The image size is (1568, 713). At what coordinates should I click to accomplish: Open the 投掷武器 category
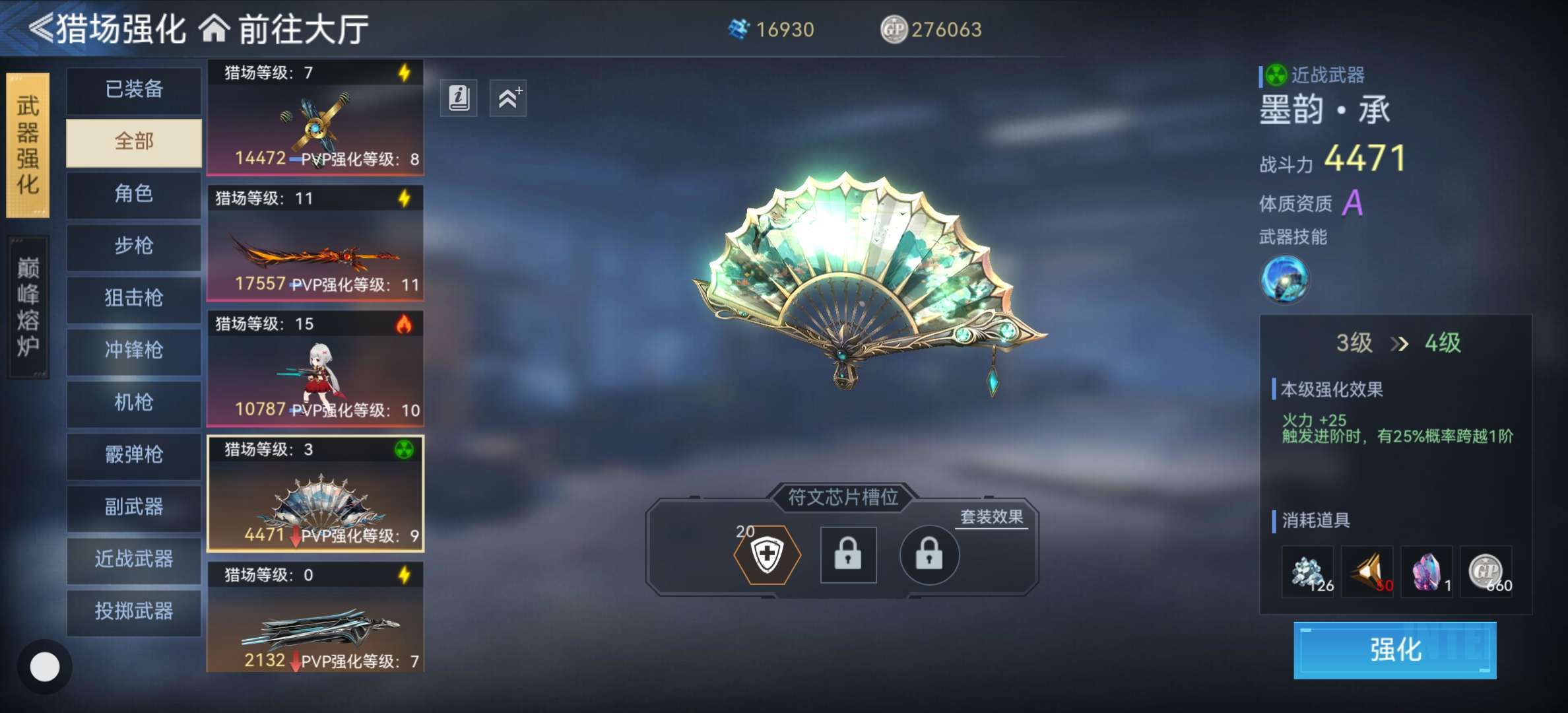134,611
